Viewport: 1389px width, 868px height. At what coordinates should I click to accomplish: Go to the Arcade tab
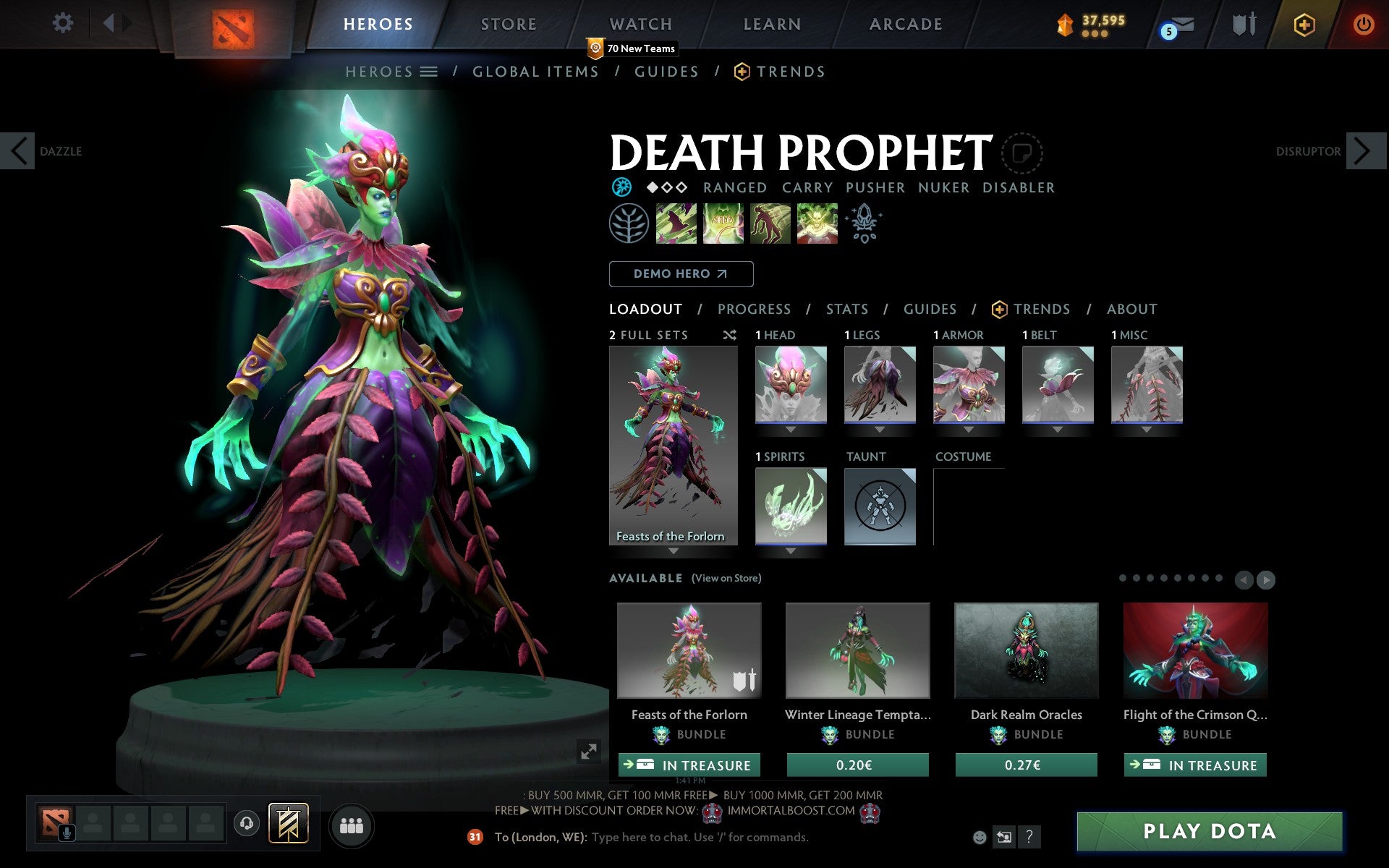(906, 24)
